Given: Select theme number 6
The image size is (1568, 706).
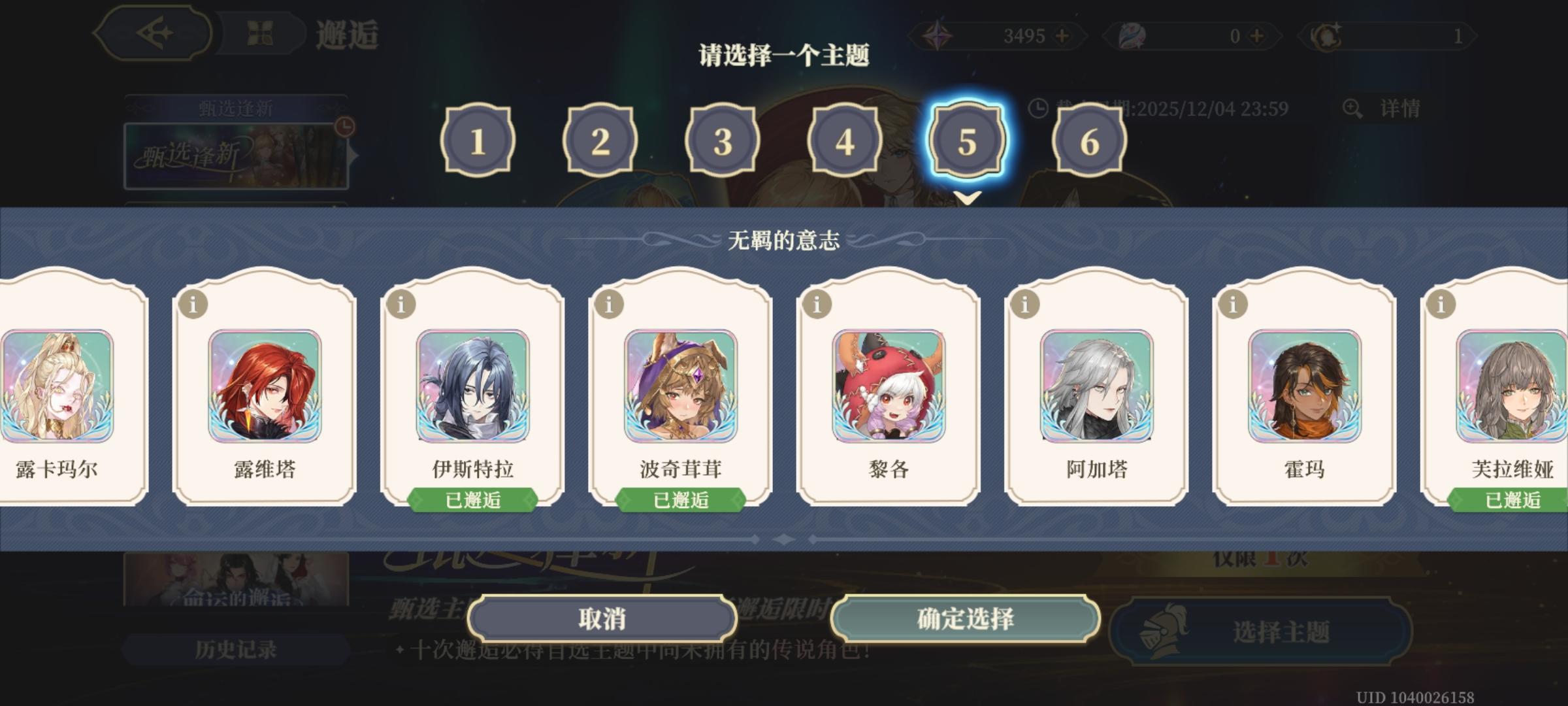Looking at the screenshot, I should click(x=1088, y=142).
